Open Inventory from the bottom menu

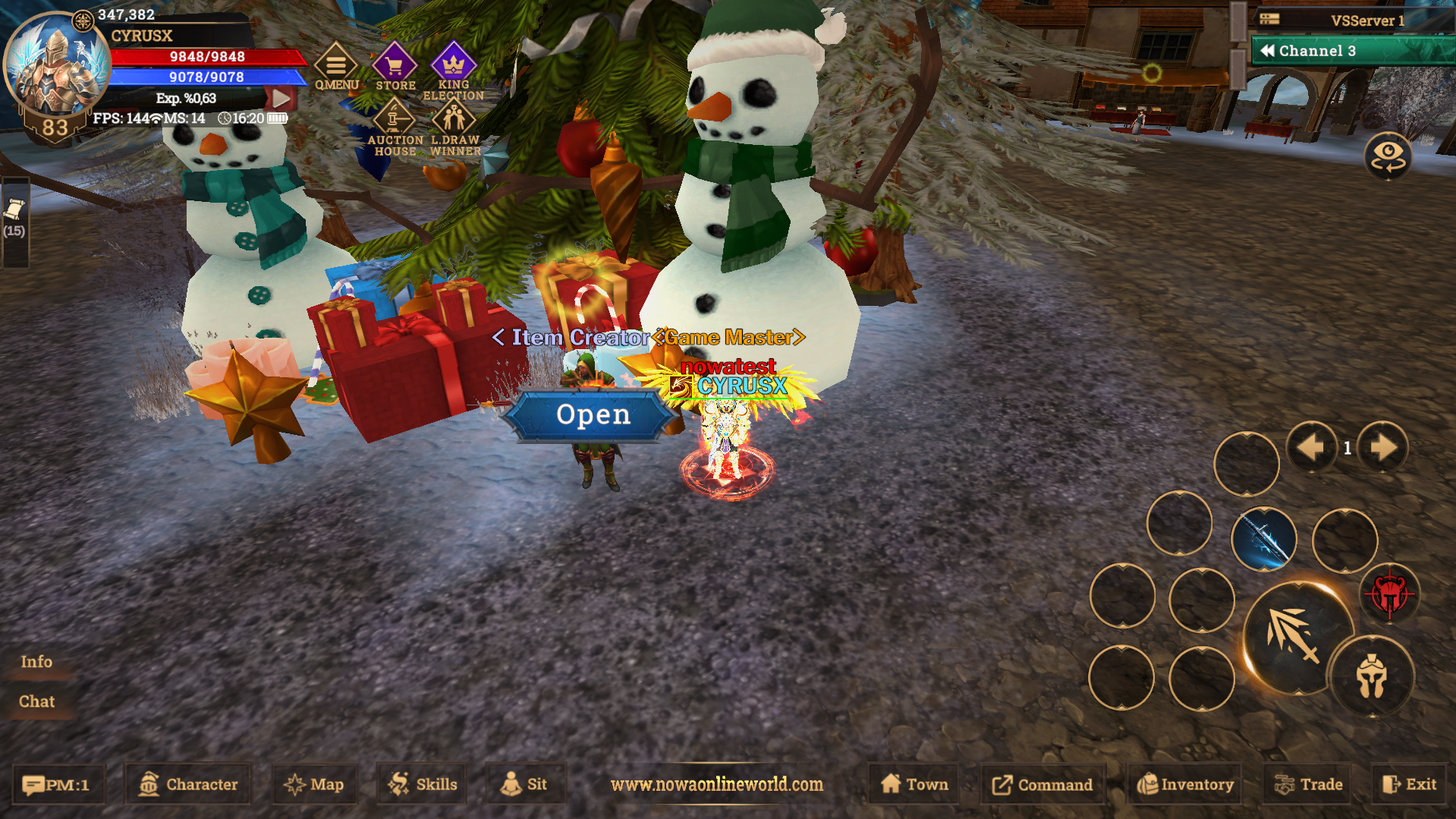(1184, 784)
